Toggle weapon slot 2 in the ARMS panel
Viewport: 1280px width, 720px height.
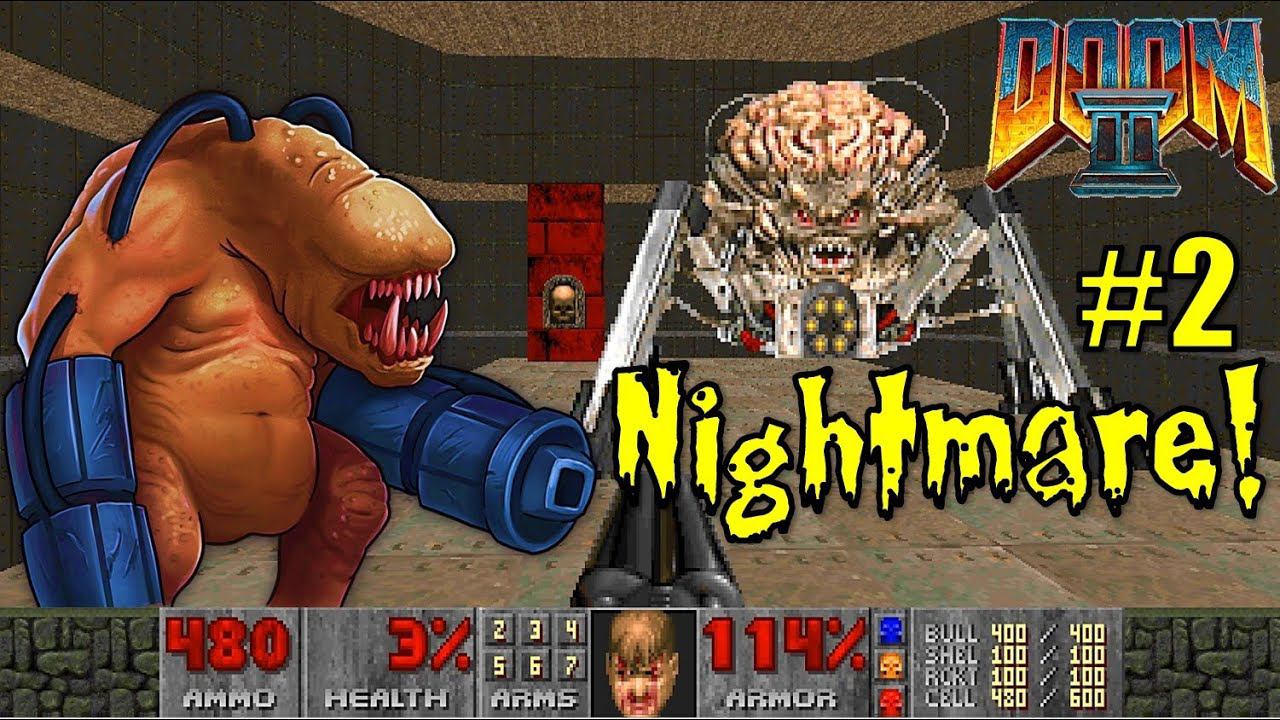(x=499, y=632)
